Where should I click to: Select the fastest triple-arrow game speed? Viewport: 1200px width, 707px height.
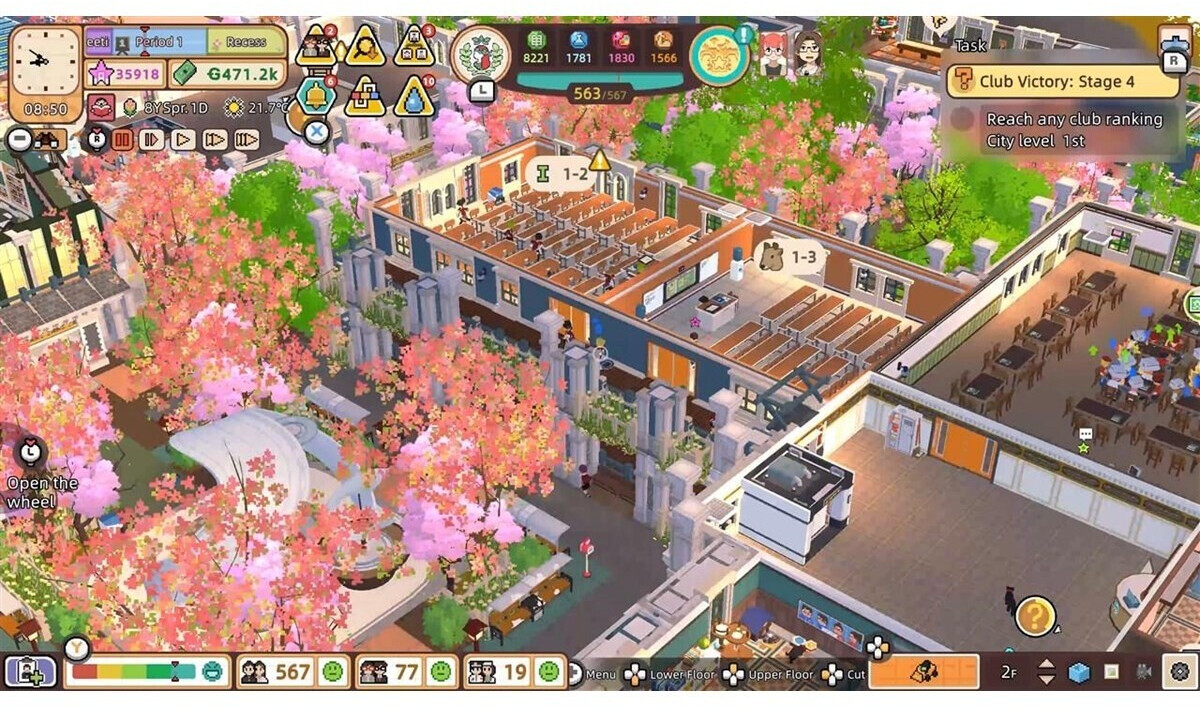(x=246, y=140)
